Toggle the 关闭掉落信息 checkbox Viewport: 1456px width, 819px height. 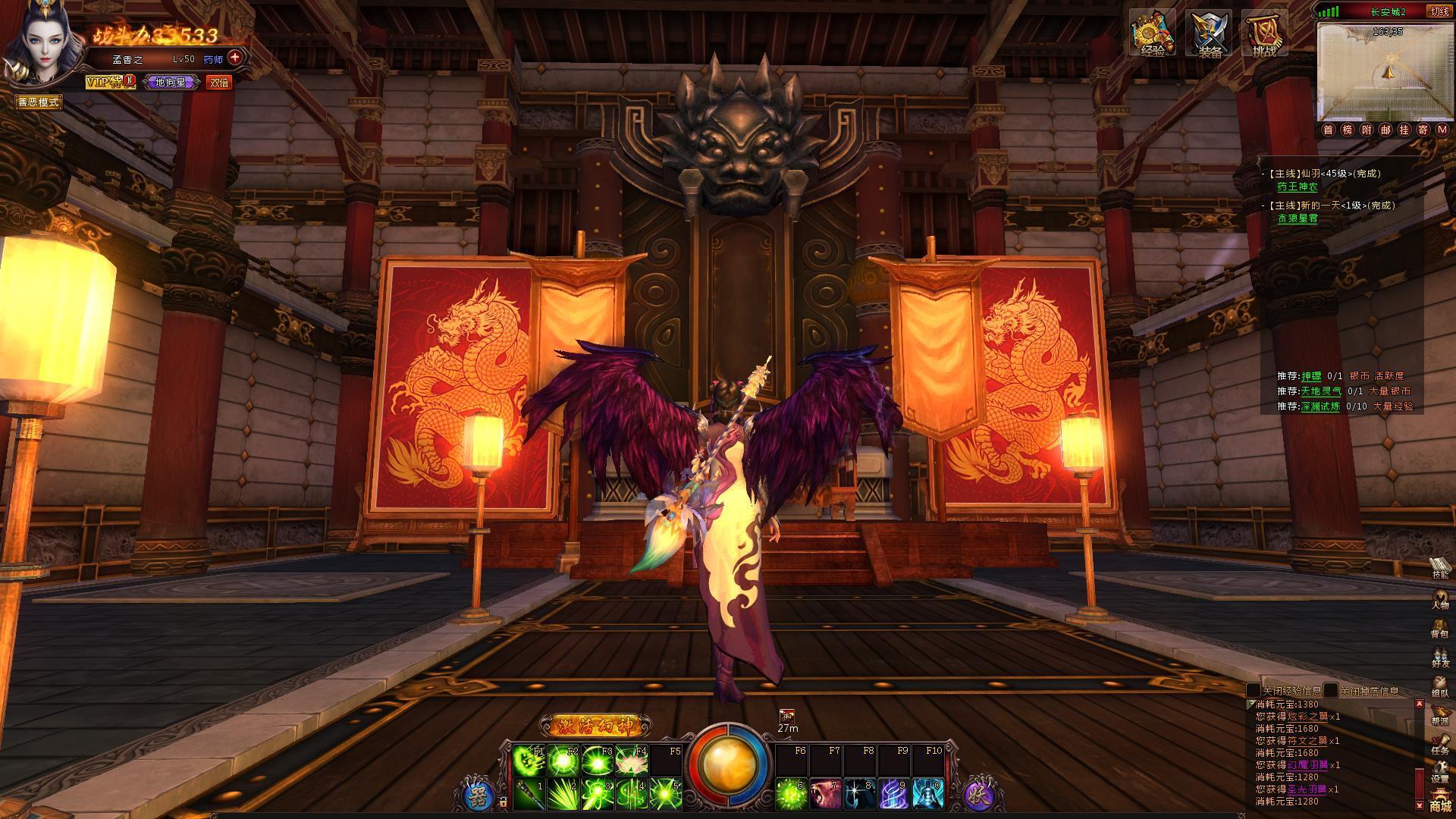click(1332, 691)
